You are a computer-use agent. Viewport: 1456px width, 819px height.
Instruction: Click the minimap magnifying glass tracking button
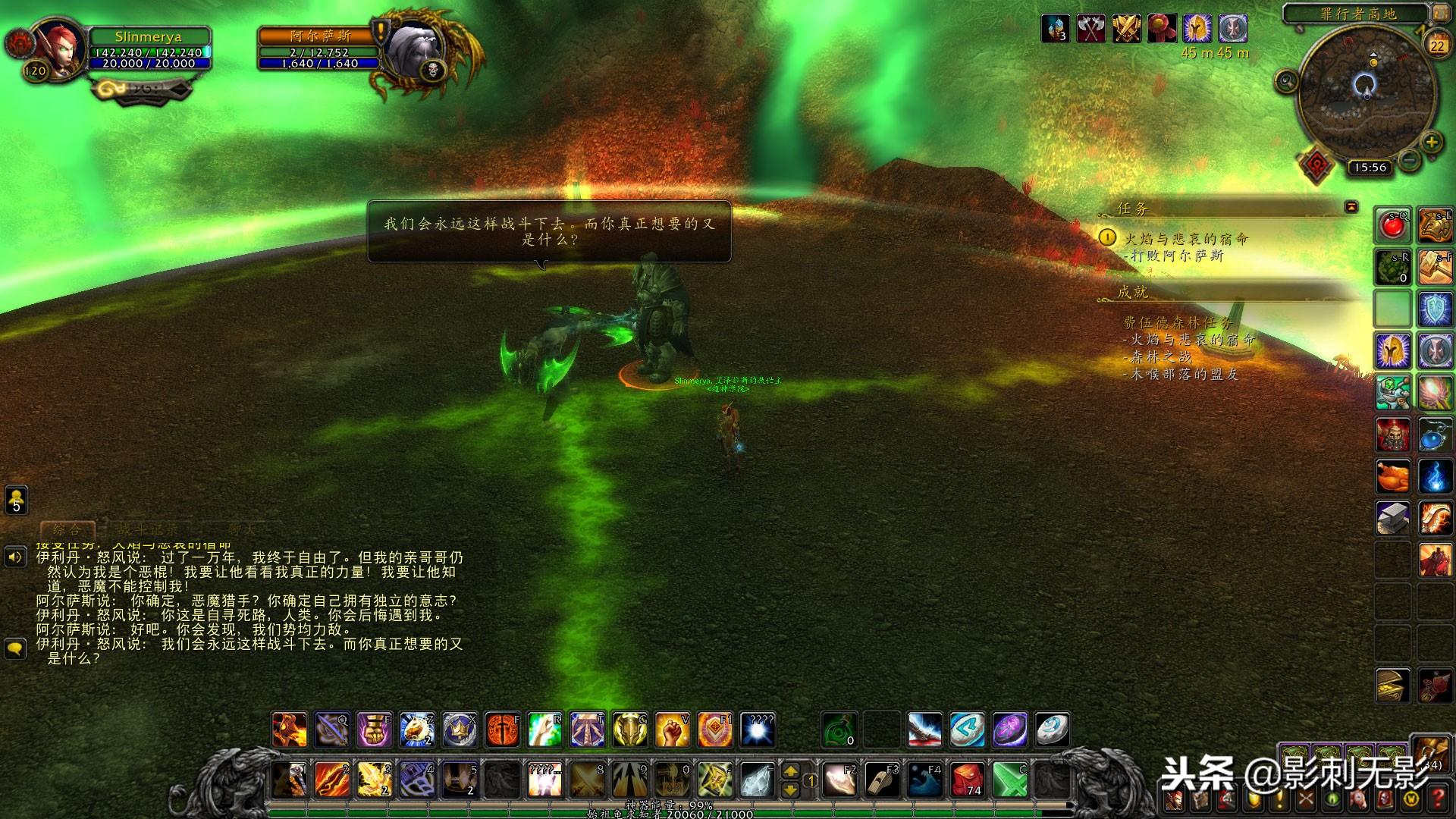[x=1286, y=80]
